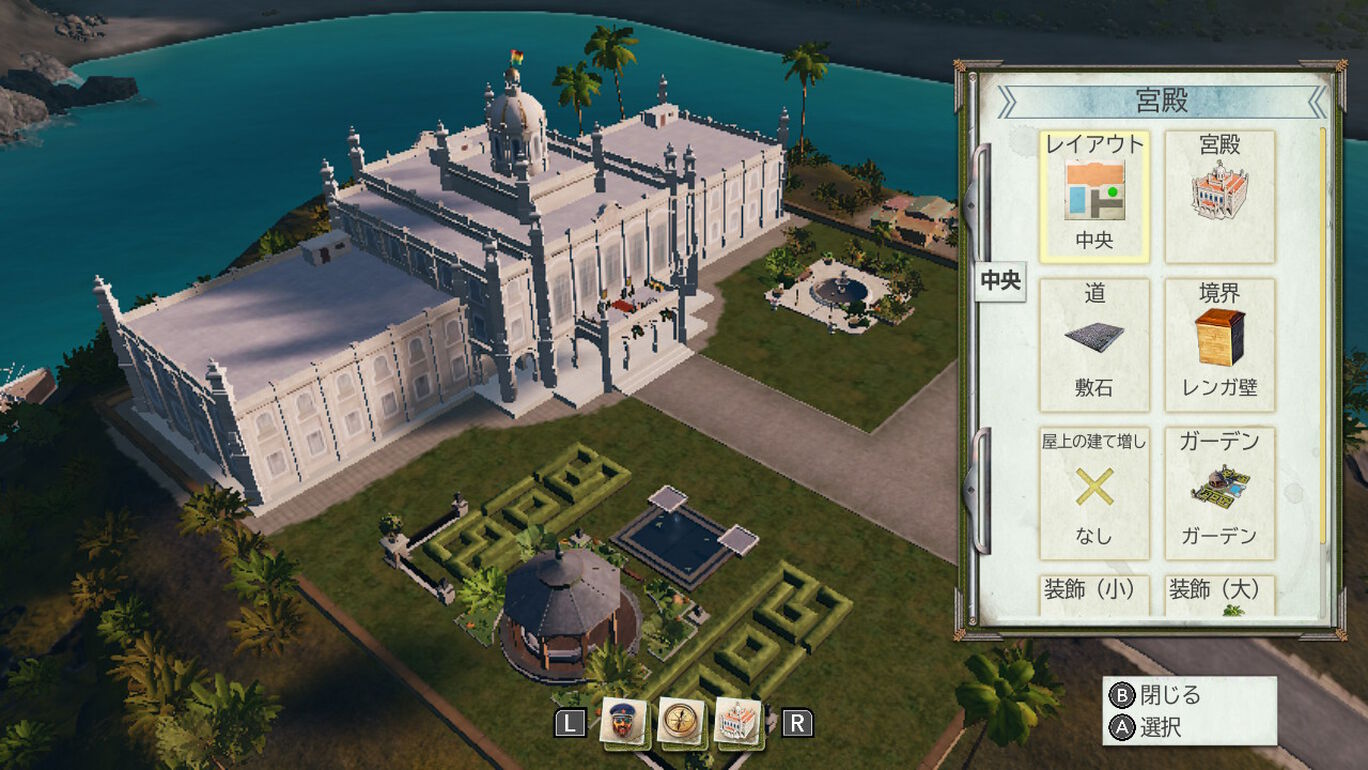The image size is (1368, 770).
Task: Select the 境界 boundary tile with レンガ壁
Action: pyautogui.click(x=1219, y=344)
